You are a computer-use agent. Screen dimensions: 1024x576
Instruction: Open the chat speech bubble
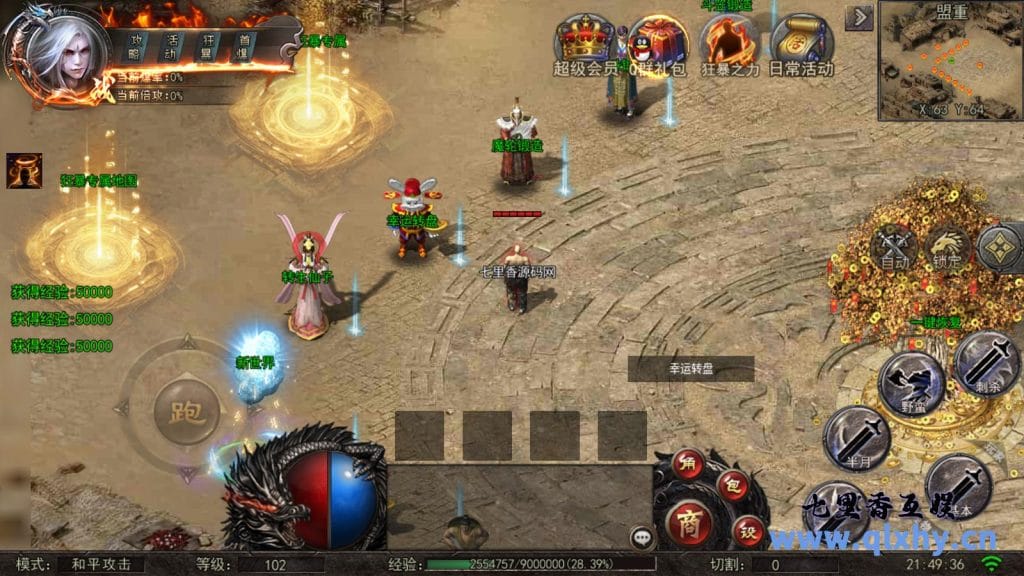tap(643, 537)
